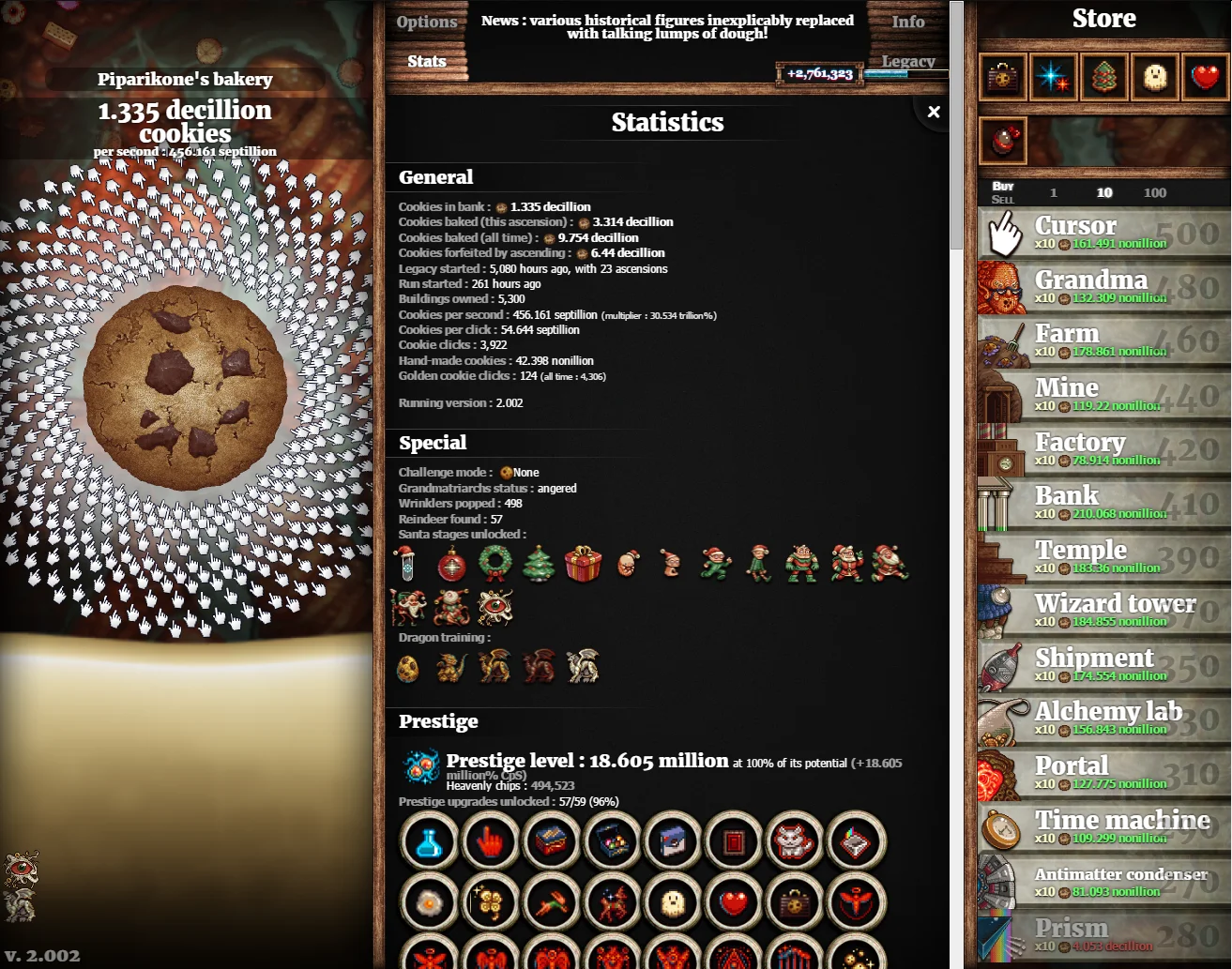Open the Legacy ascension screen
Screen dimensions: 1232x969
[x=907, y=62]
